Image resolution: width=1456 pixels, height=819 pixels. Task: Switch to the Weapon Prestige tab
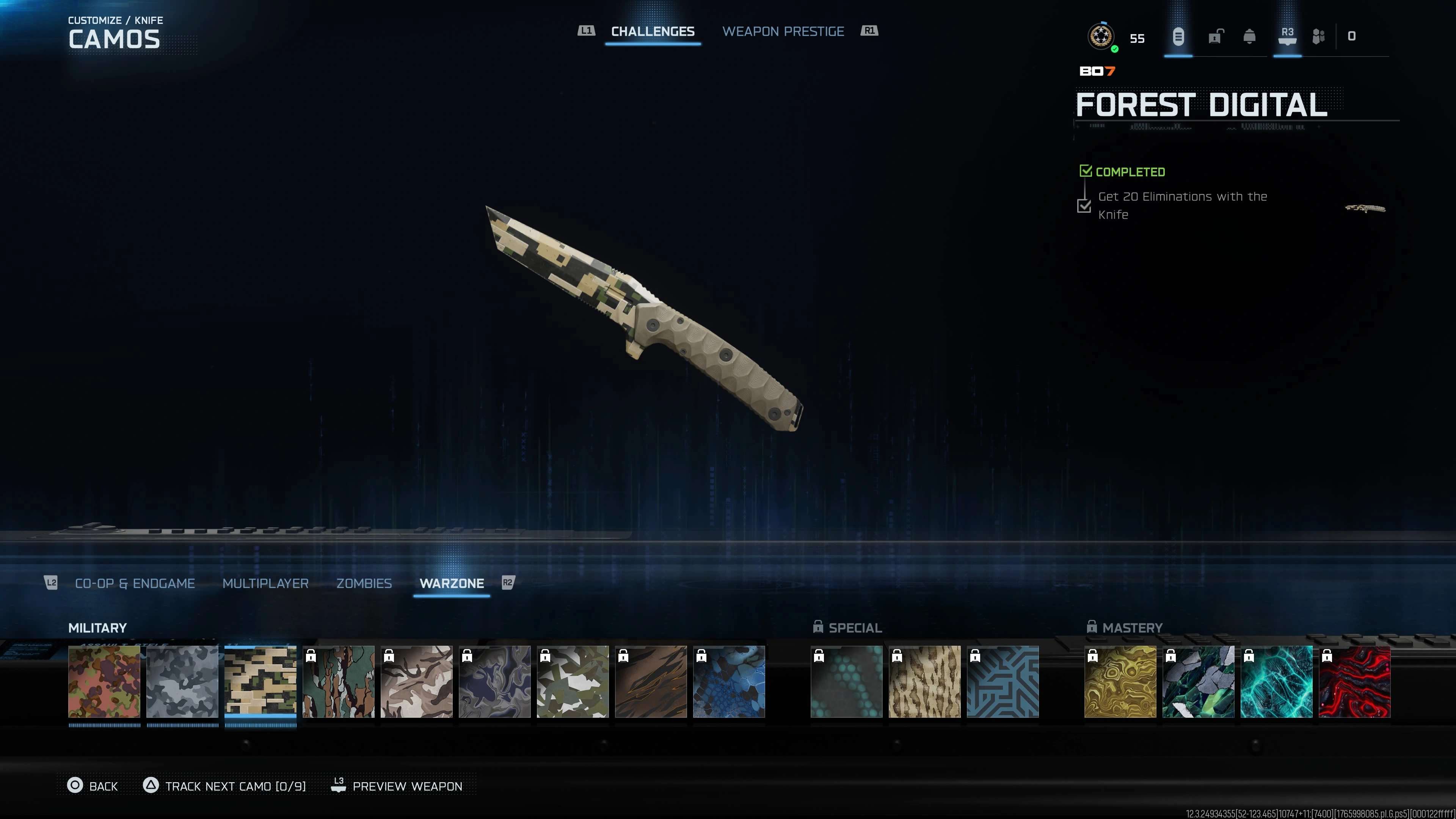[x=784, y=31]
